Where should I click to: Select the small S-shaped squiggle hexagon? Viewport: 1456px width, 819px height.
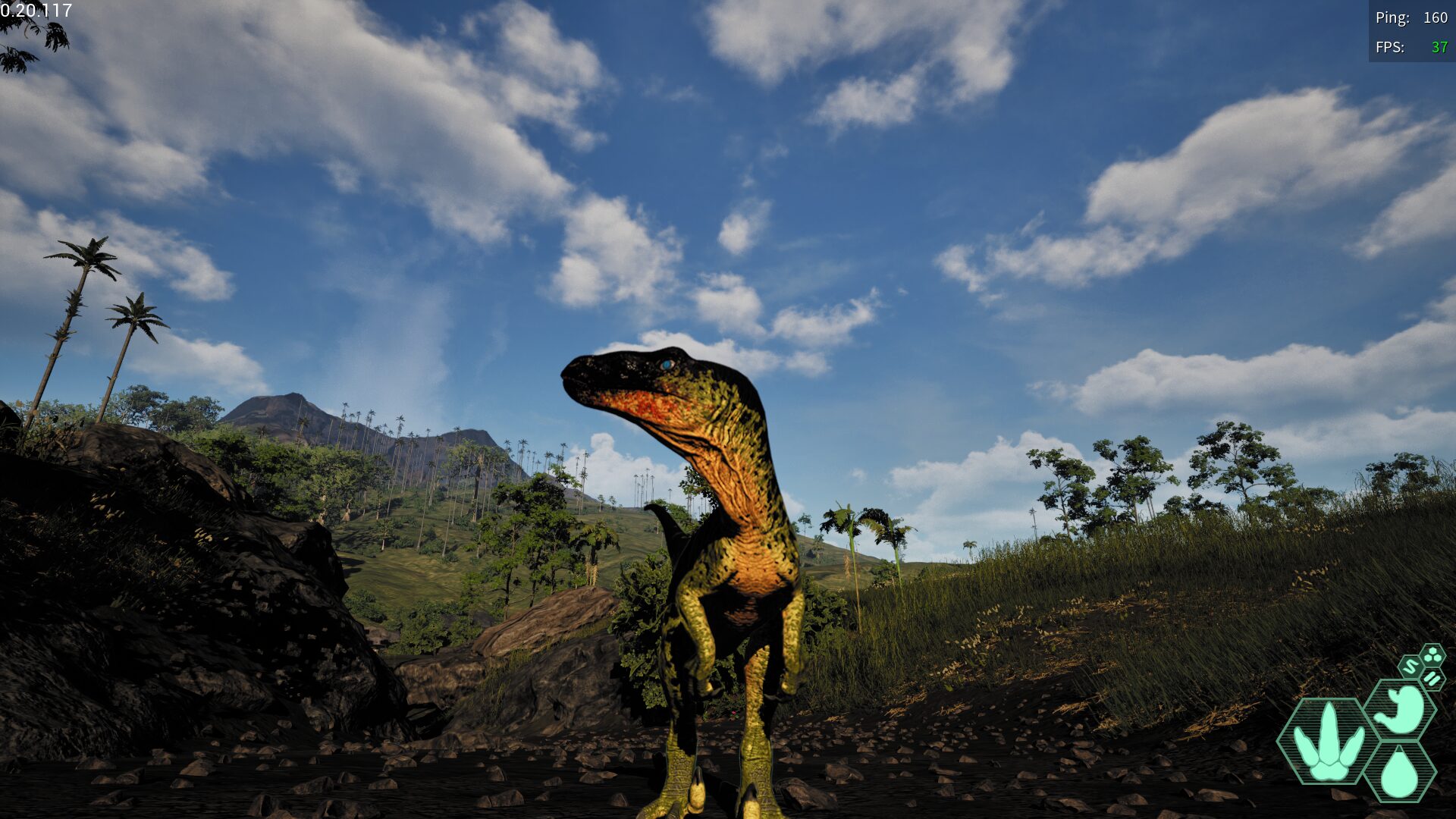[x=1410, y=667]
